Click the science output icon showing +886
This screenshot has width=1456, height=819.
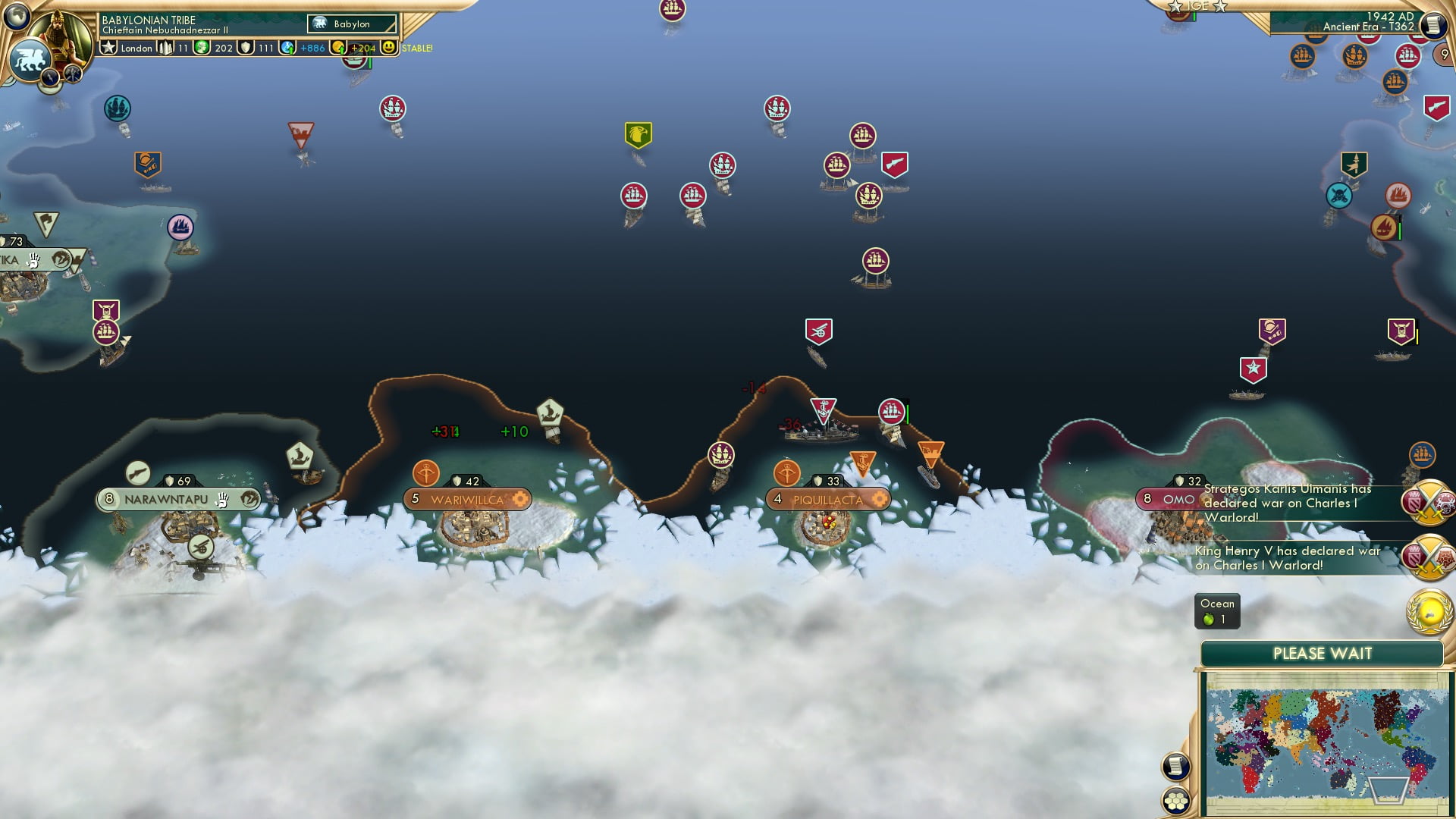point(286,48)
